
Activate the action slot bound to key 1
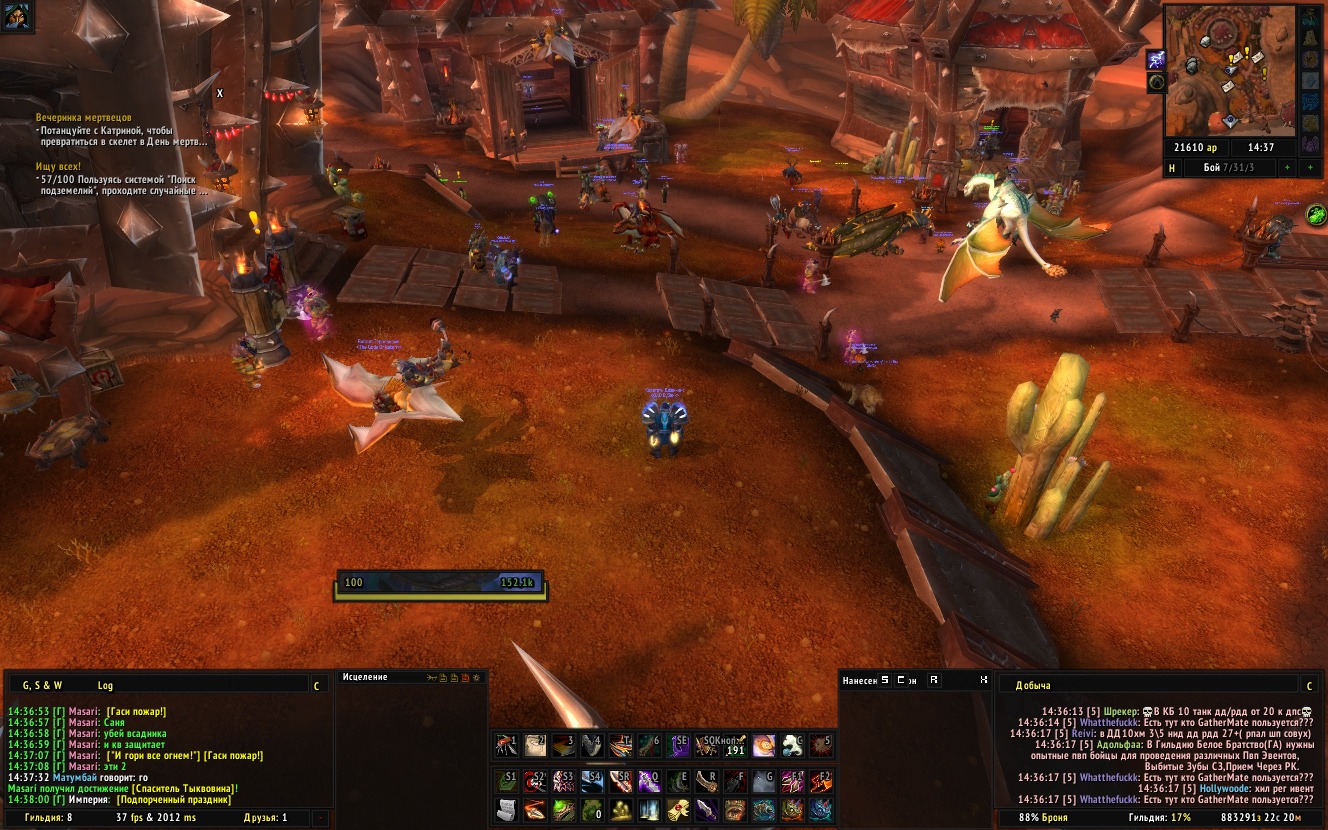point(507,744)
